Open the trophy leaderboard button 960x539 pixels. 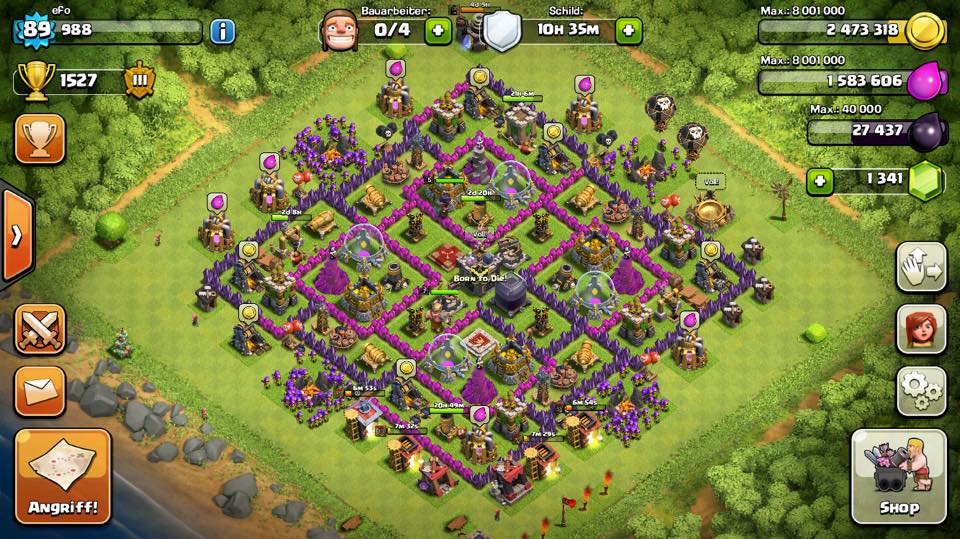pos(40,138)
